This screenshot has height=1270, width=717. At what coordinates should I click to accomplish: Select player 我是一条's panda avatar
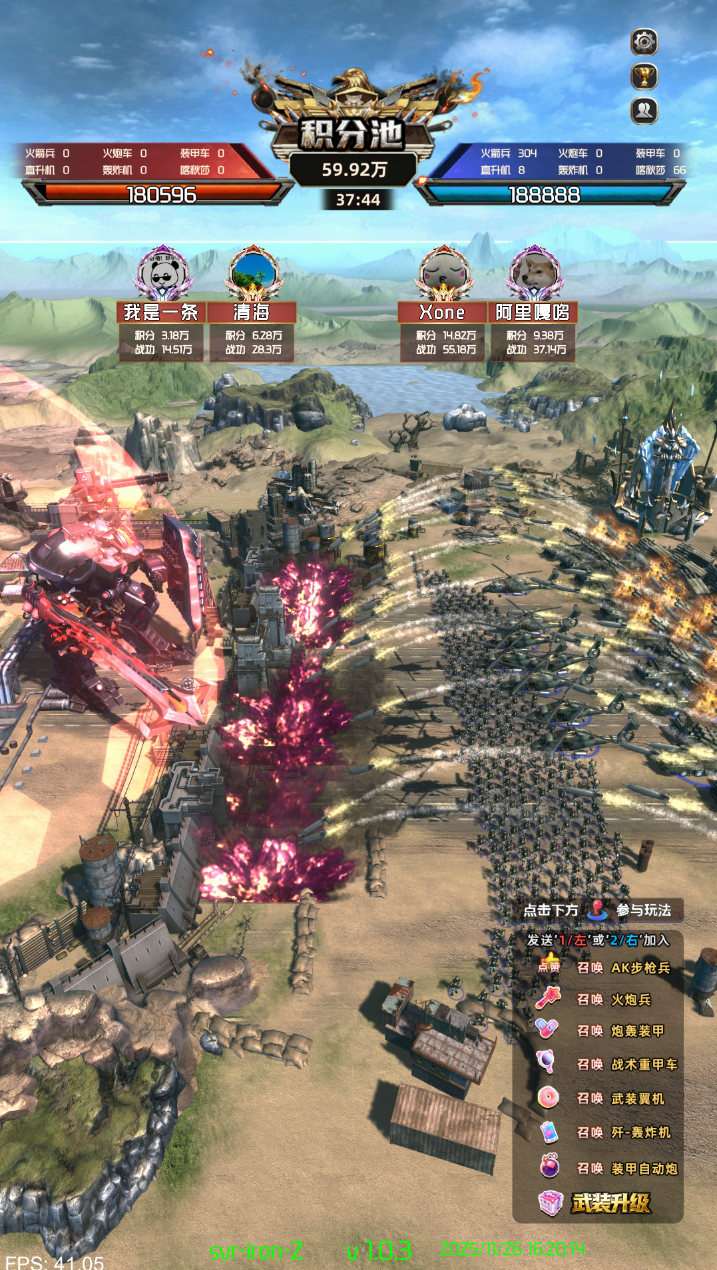click(x=161, y=271)
